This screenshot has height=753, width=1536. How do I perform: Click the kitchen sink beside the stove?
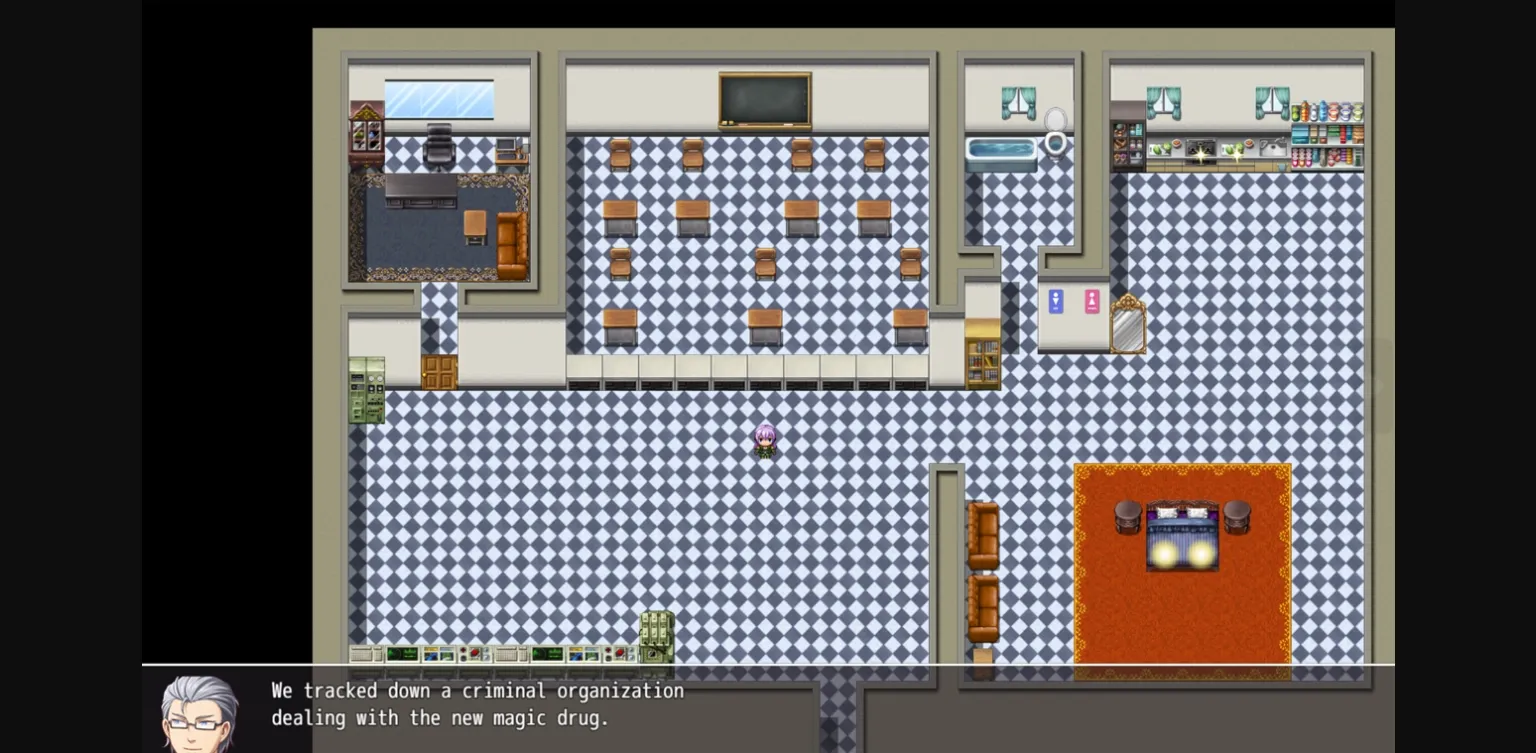click(x=1273, y=148)
